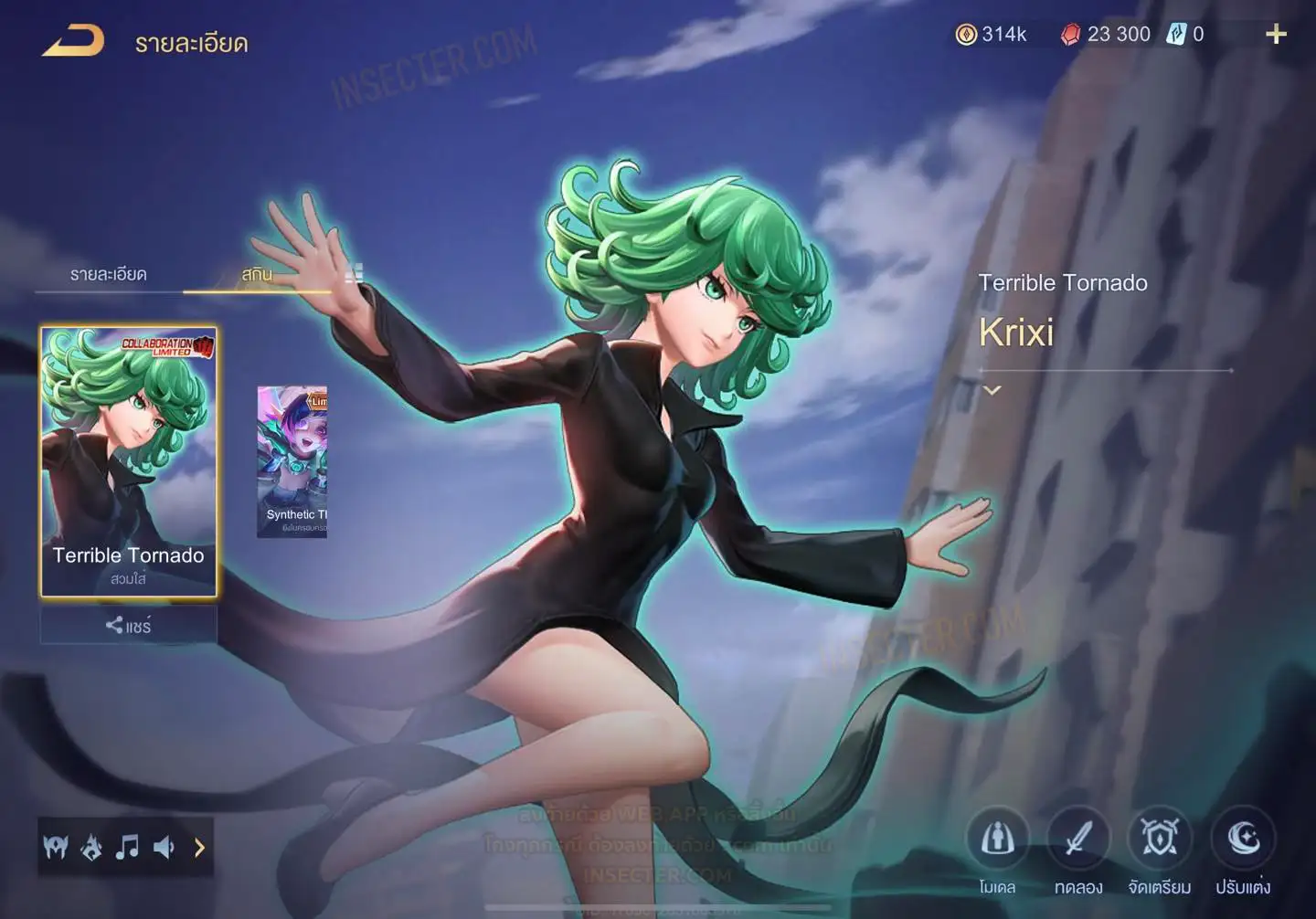Screen dimensions: 1316x919
Task: Click the horned mask icon
Action: click(56, 848)
